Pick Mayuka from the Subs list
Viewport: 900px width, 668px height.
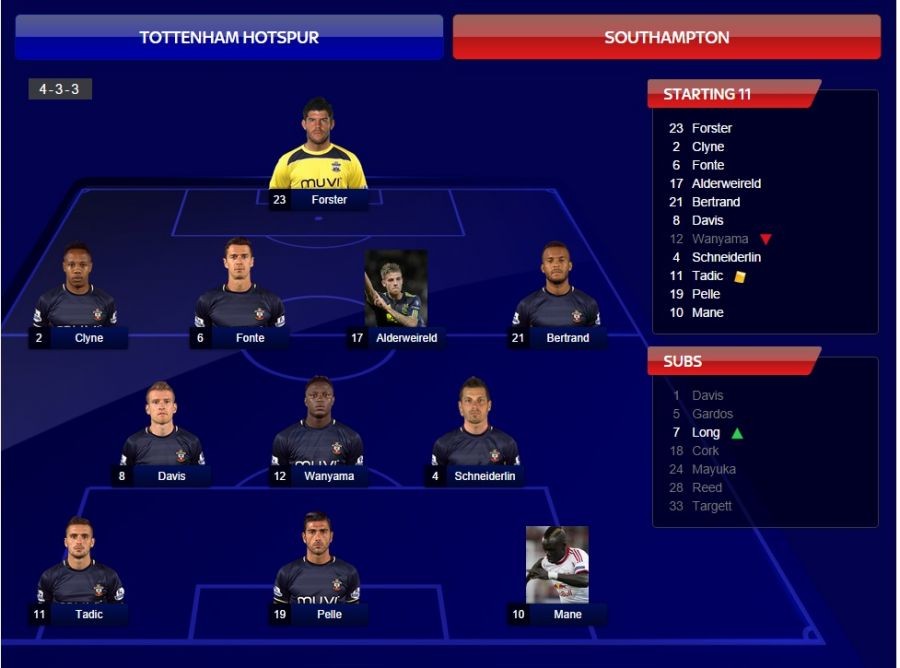click(x=713, y=469)
